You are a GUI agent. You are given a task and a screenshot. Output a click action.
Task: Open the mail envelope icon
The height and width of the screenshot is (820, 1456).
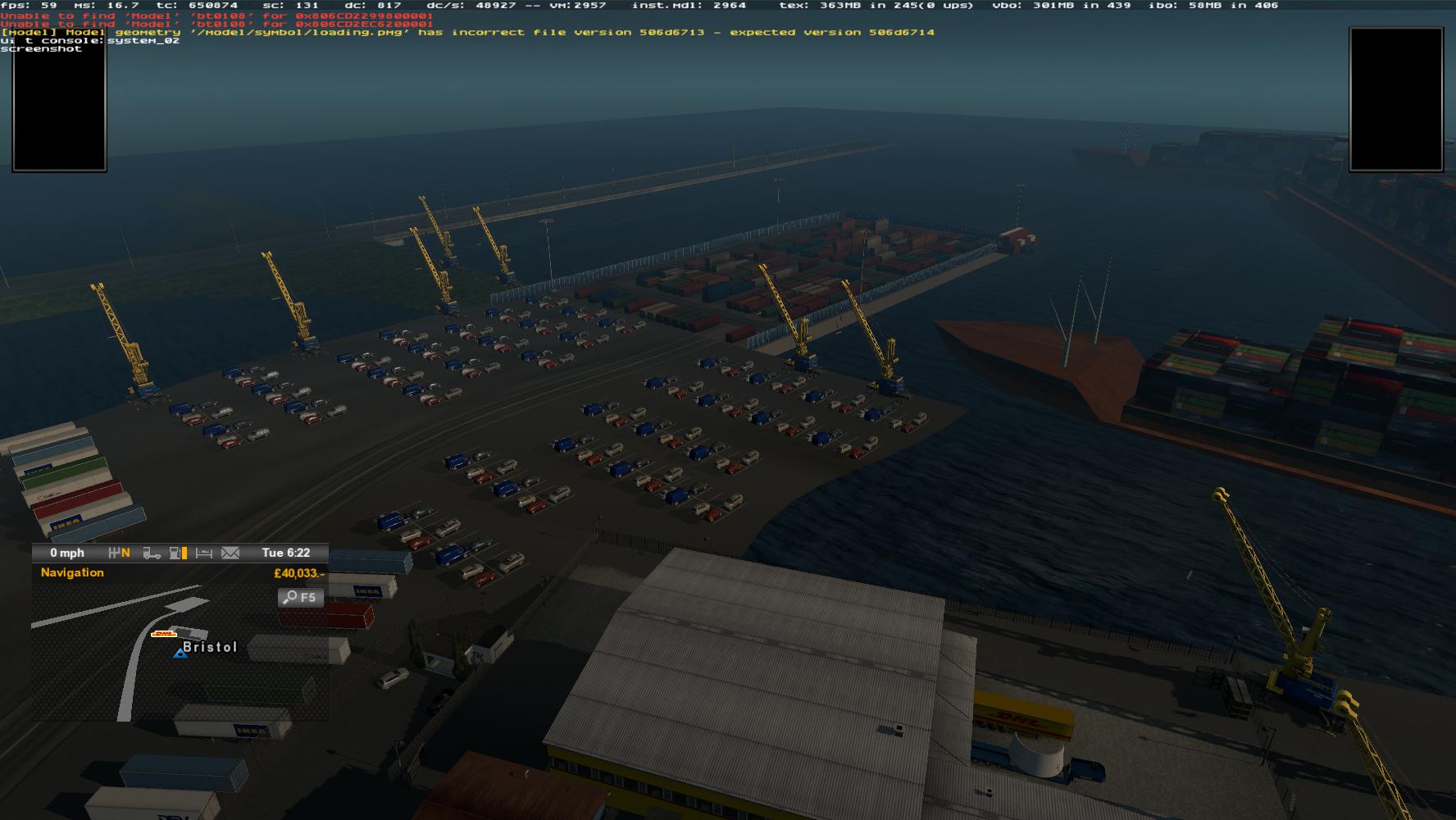[230, 553]
